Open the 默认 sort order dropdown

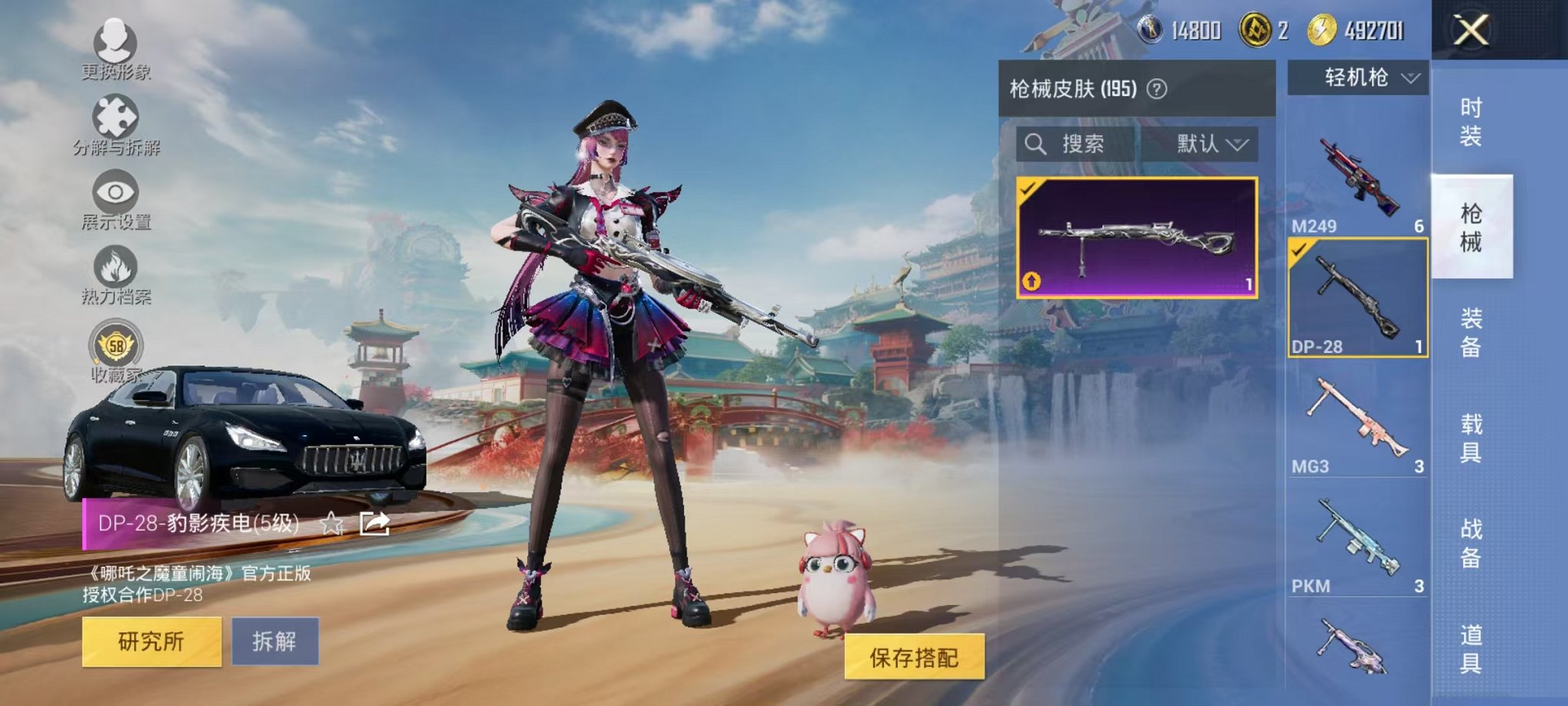(1210, 145)
